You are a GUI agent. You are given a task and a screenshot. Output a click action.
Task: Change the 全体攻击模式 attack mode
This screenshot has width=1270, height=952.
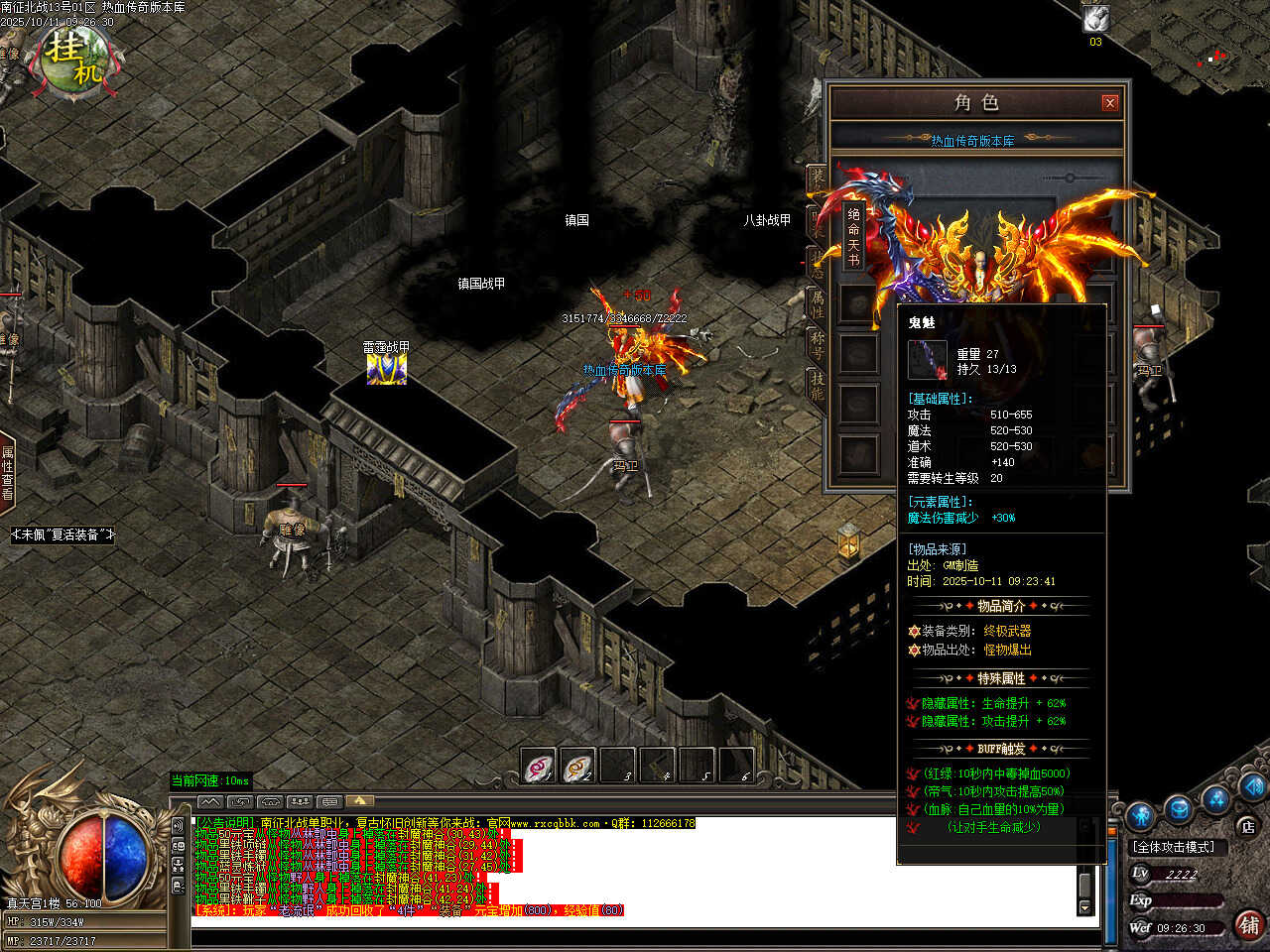point(1175,847)
